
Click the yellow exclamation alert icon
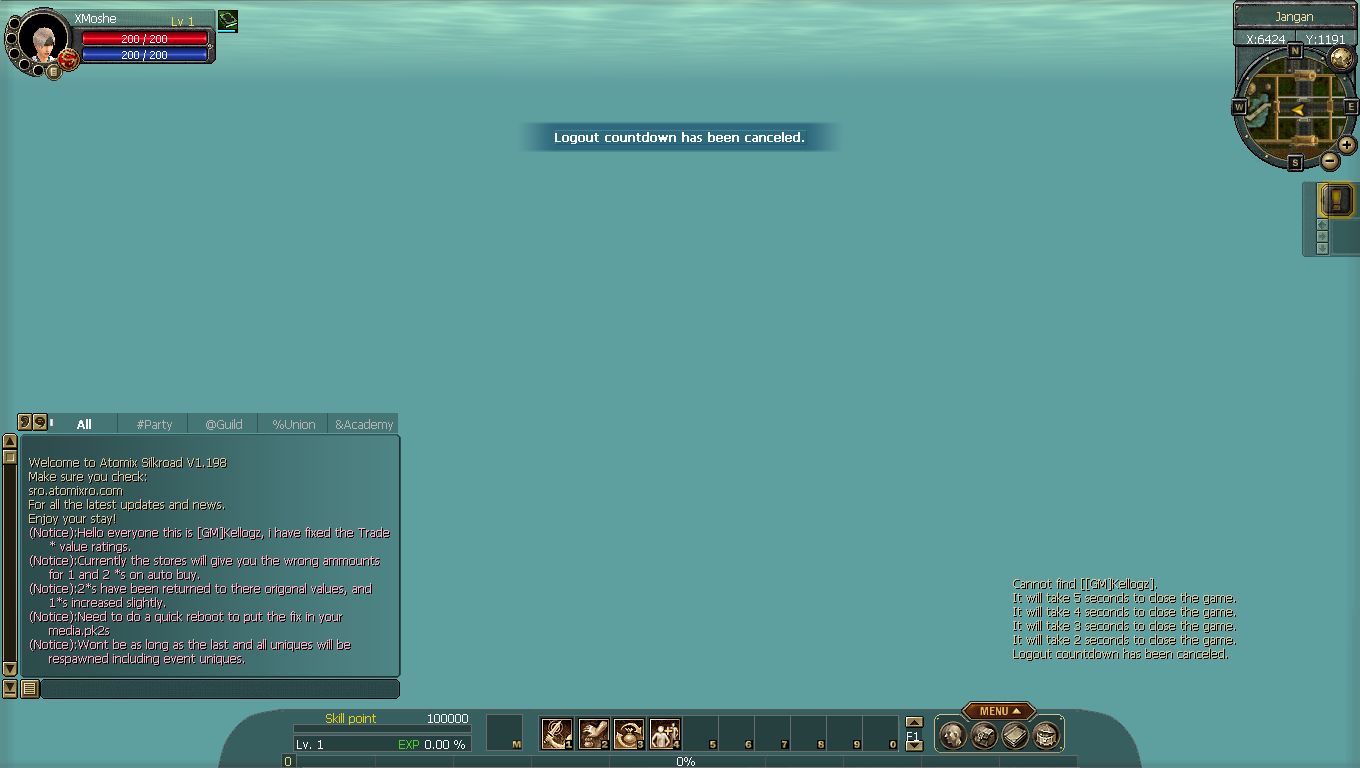coord(1337,199)
